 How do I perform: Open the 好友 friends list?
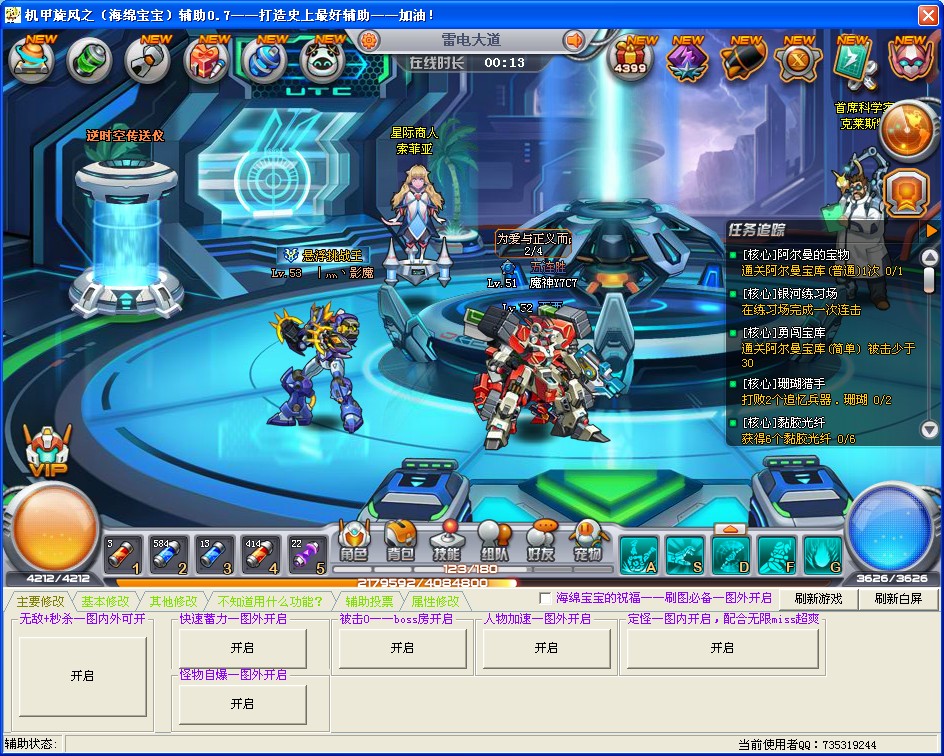[x=541, y=541]
